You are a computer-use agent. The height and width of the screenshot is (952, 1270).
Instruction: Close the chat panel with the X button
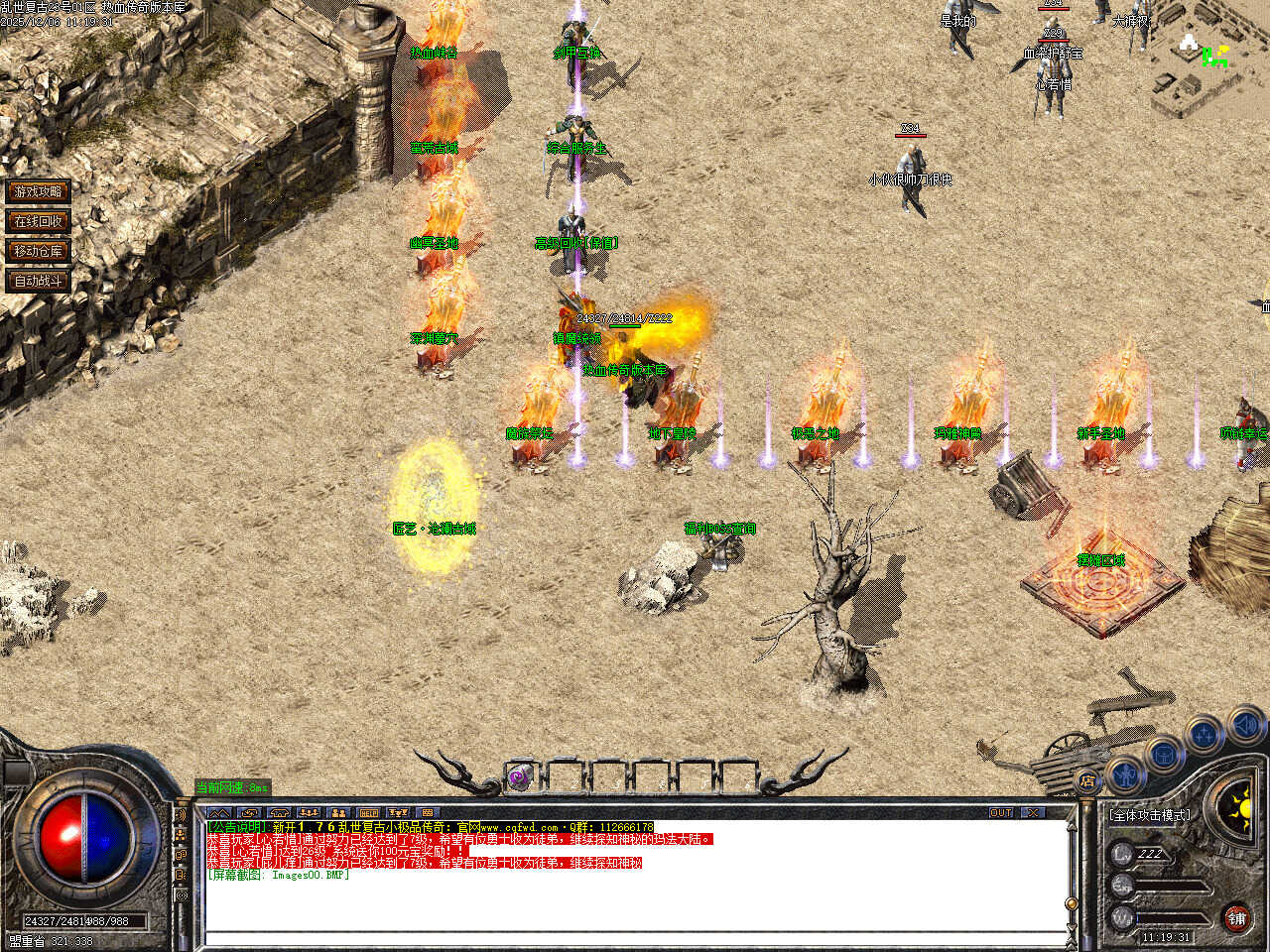point(1034,812)
